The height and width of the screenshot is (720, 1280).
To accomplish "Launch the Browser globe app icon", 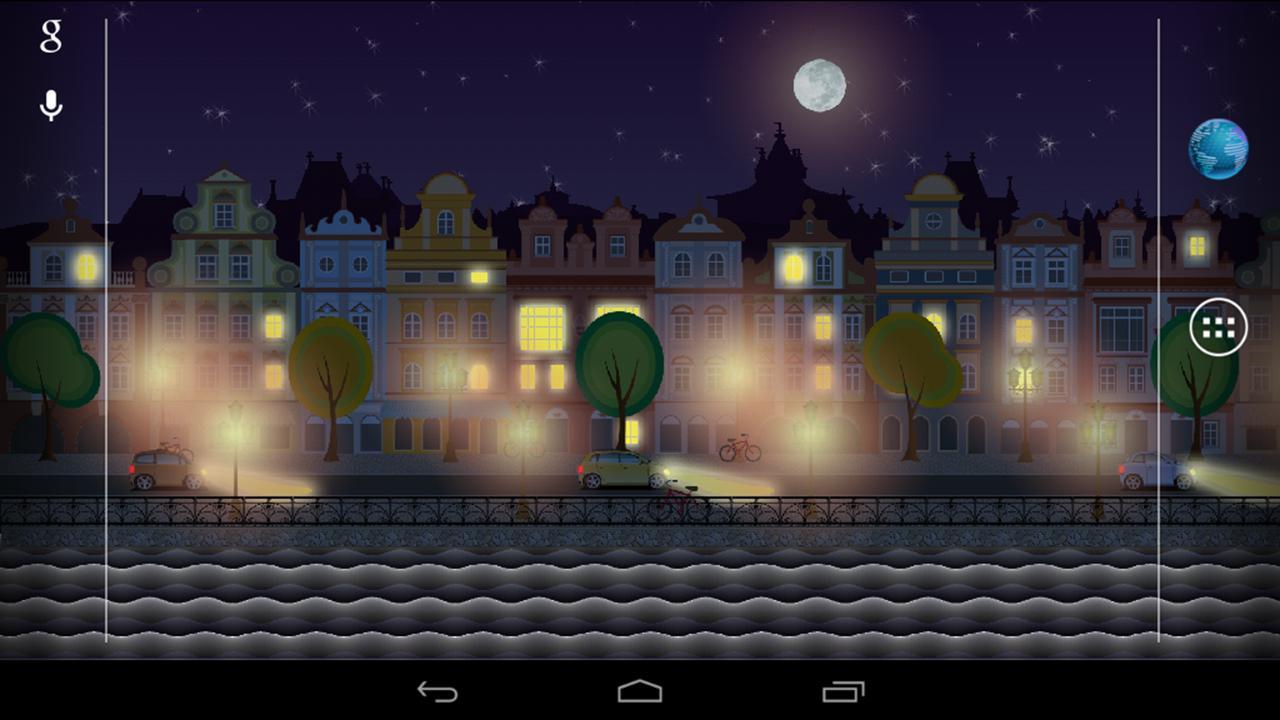I will (1218, 148).
